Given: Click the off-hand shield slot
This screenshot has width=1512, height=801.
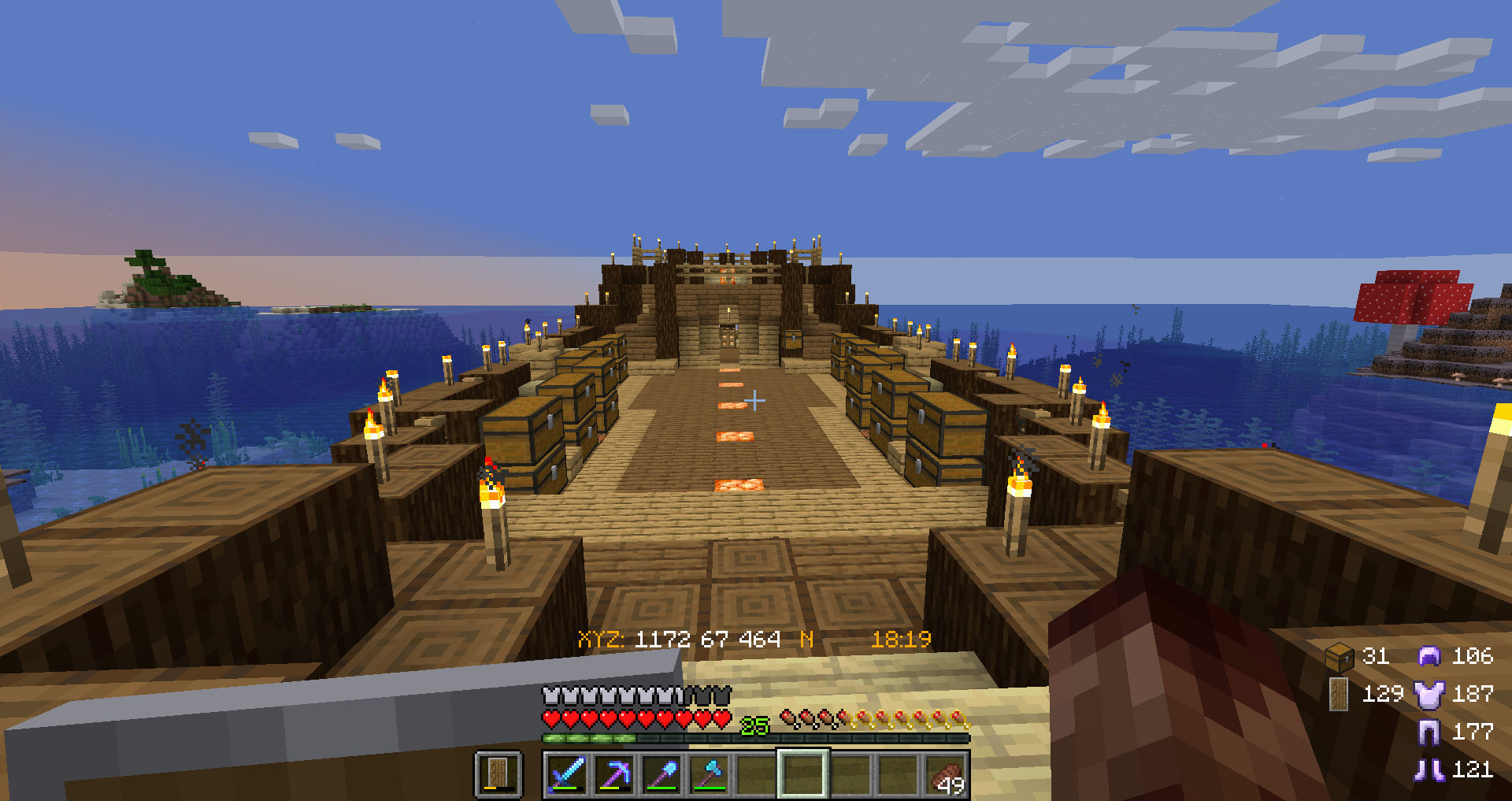Looking at the screenshot, I should [x=498, y=773].
